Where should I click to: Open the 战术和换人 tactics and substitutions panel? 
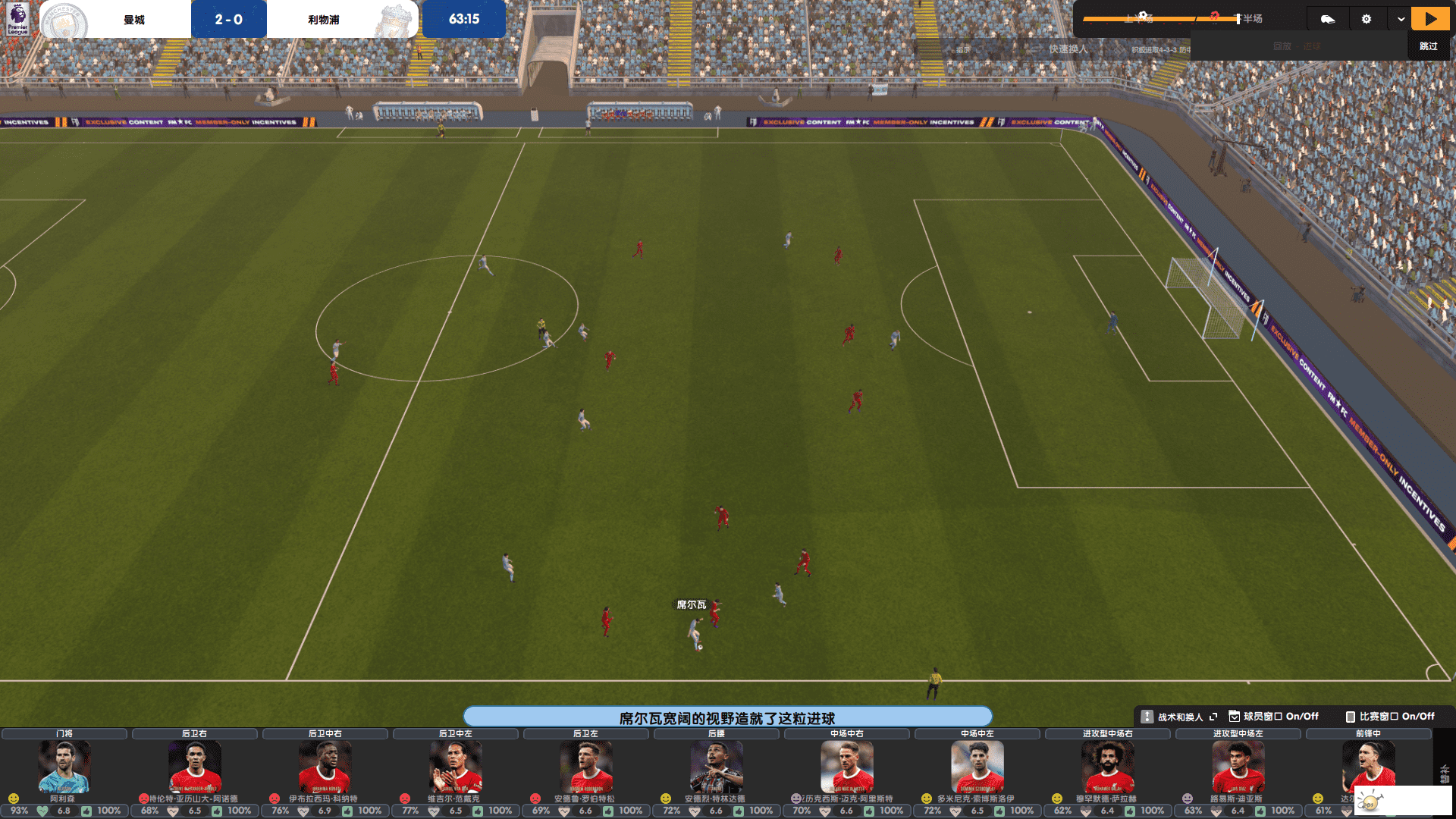click(1179, 717)
